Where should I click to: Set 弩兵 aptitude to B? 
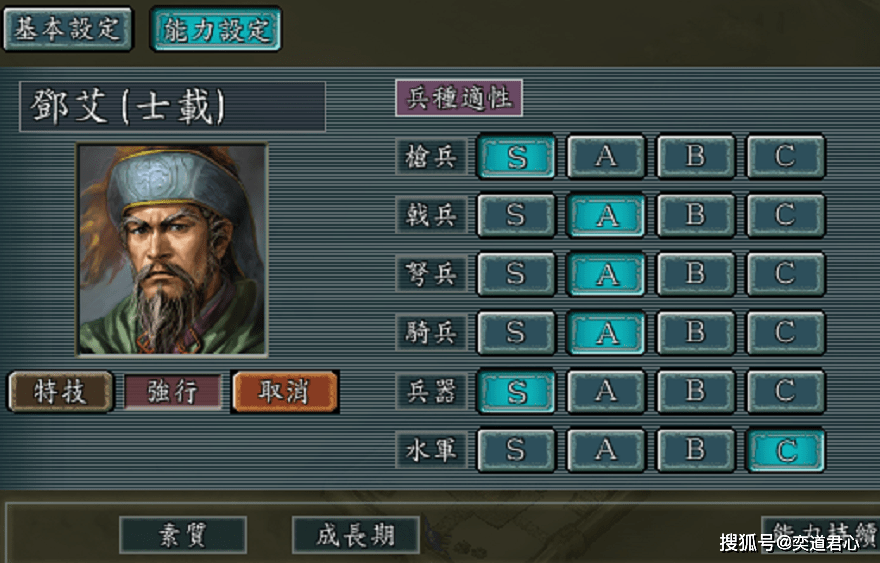point(695,273)
